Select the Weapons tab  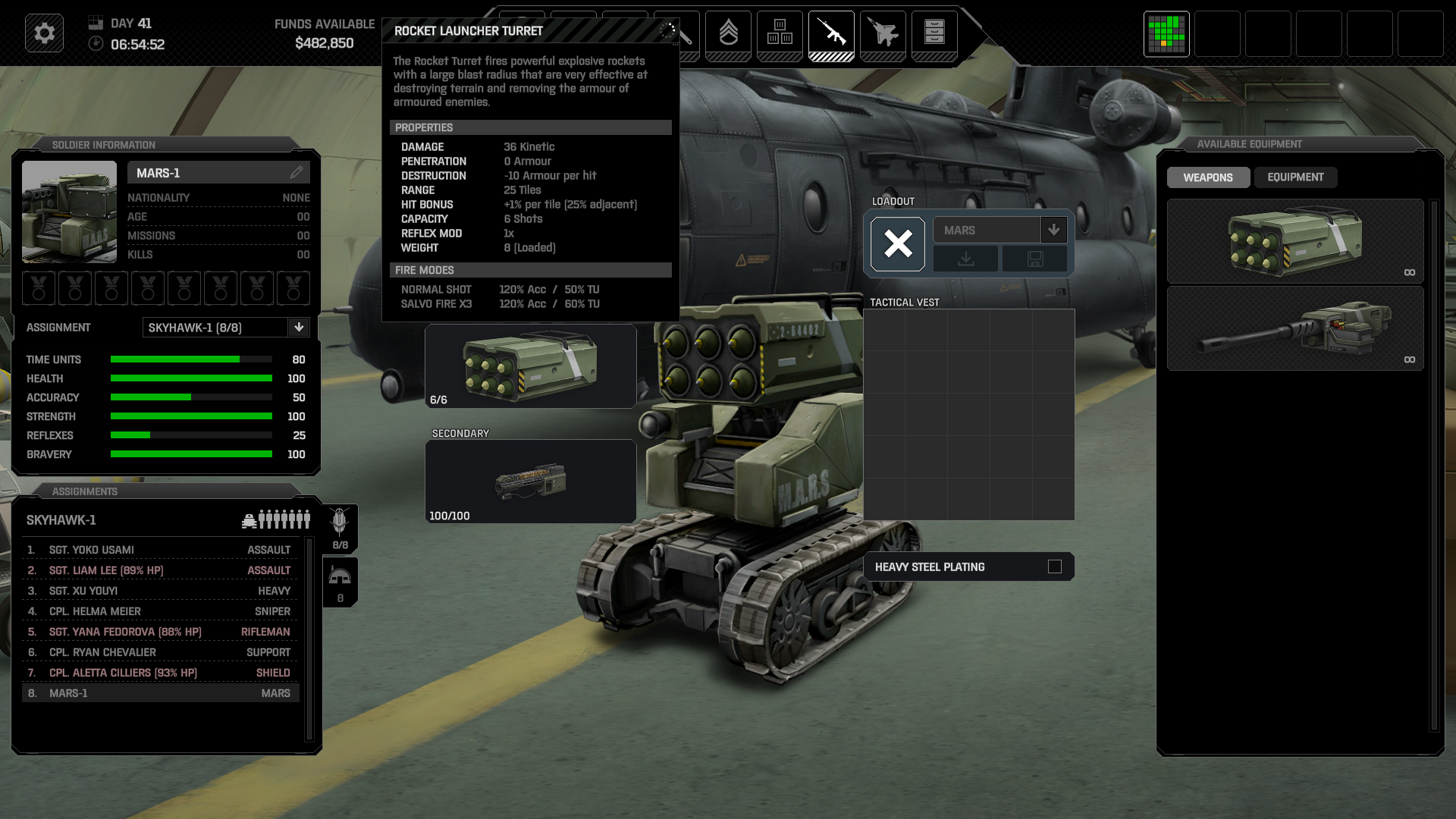1208,177
